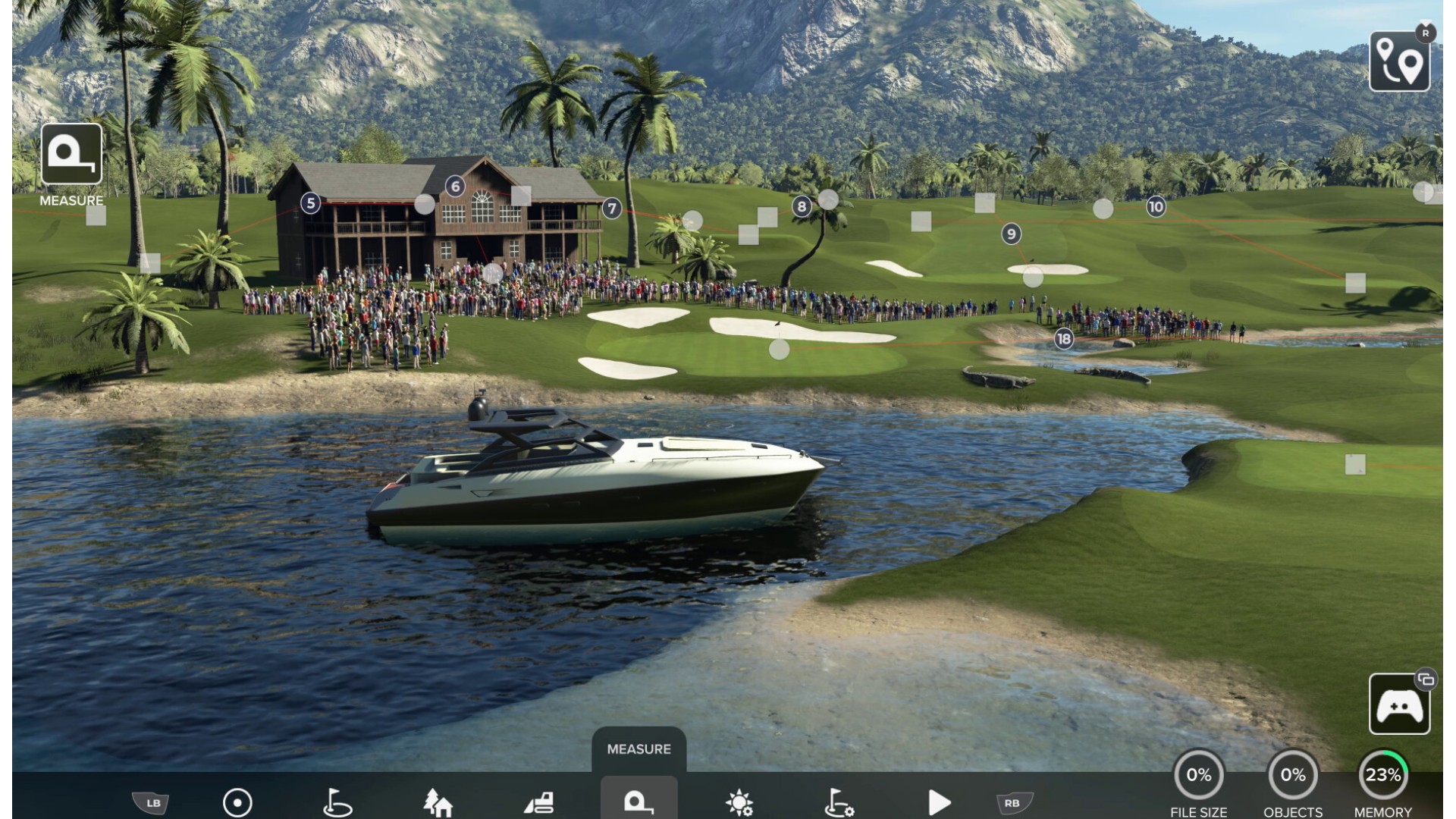The height and width of the screenshot is (819, 1456).
Task: Click the large Measure tape icon at left
Action: click(x=71, y=155)
